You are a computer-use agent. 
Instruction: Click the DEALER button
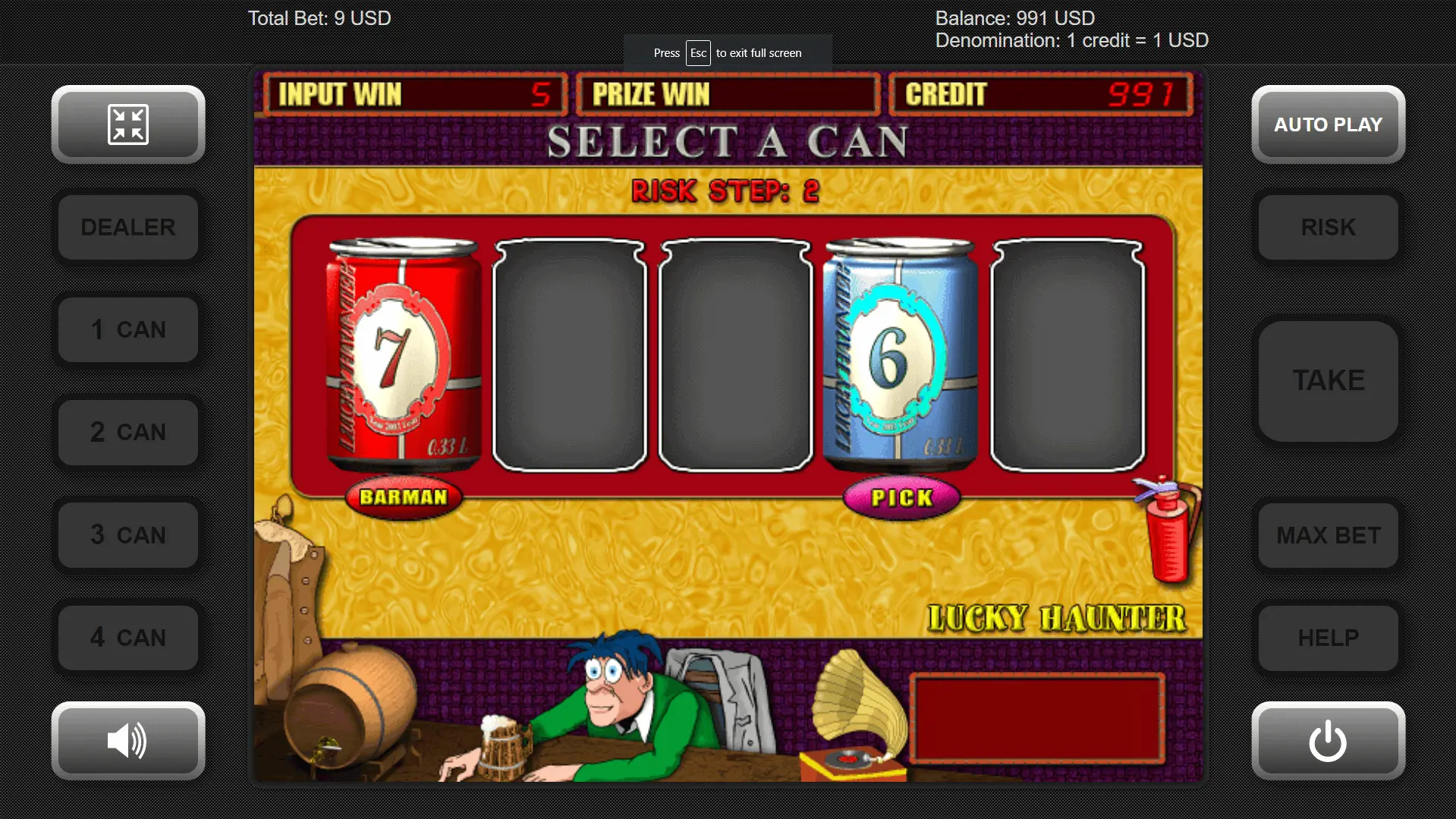point(128,227)
